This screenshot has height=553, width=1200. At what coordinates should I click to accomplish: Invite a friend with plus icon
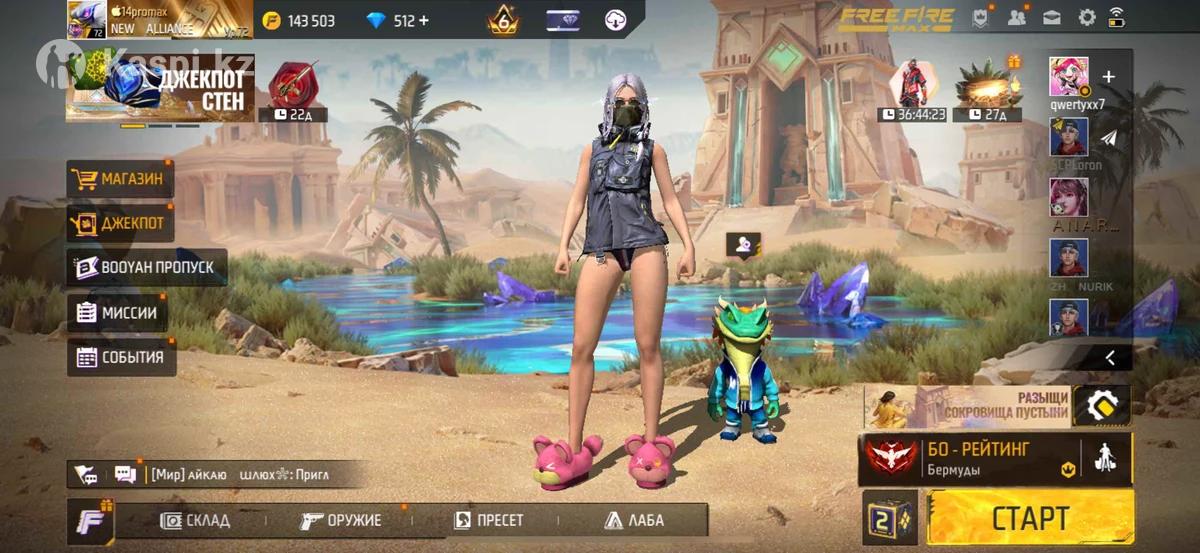pos(1108,77)
